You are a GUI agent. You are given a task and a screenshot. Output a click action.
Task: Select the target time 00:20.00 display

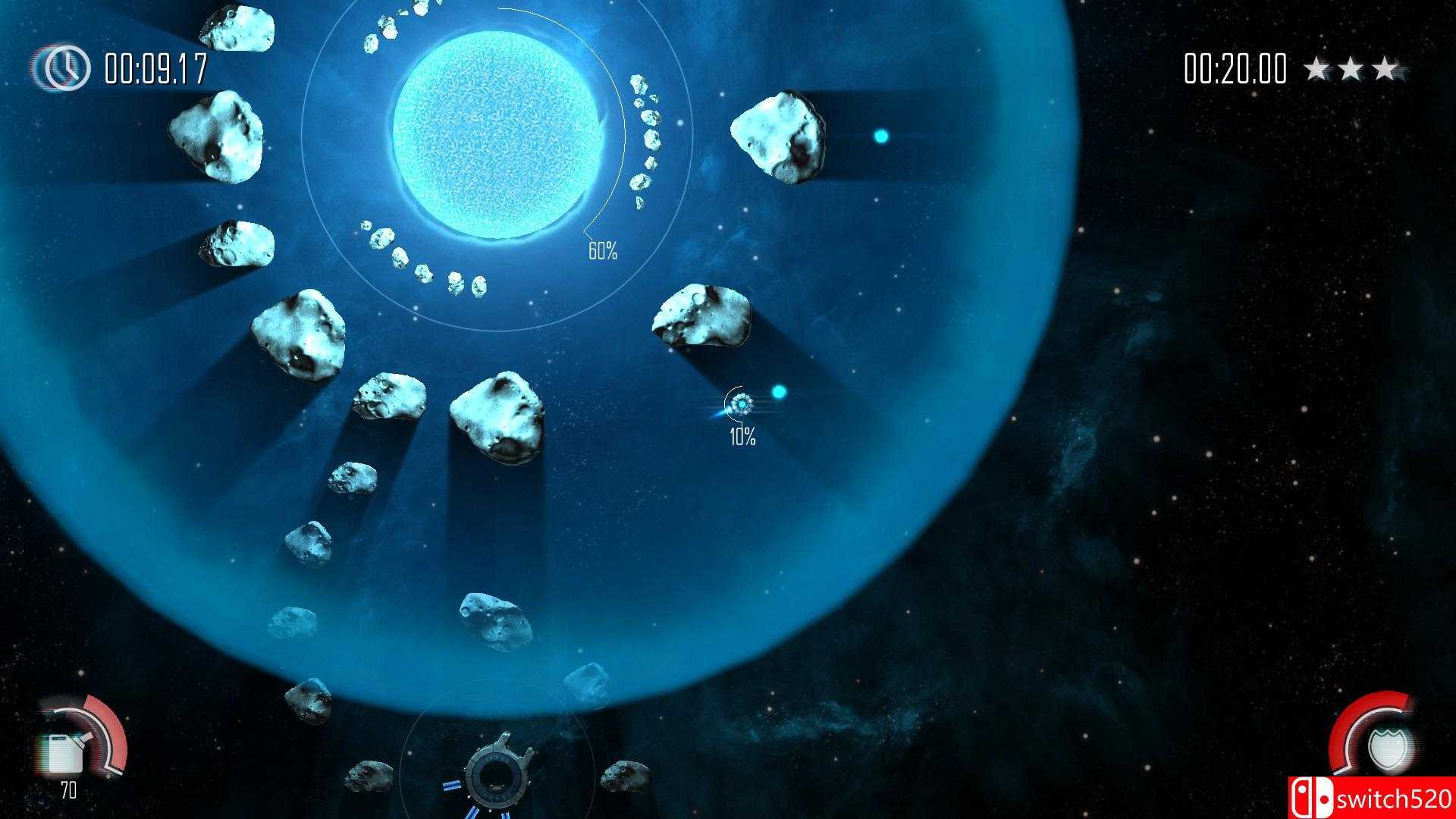pyautogui.click(x=1234, y=68)
